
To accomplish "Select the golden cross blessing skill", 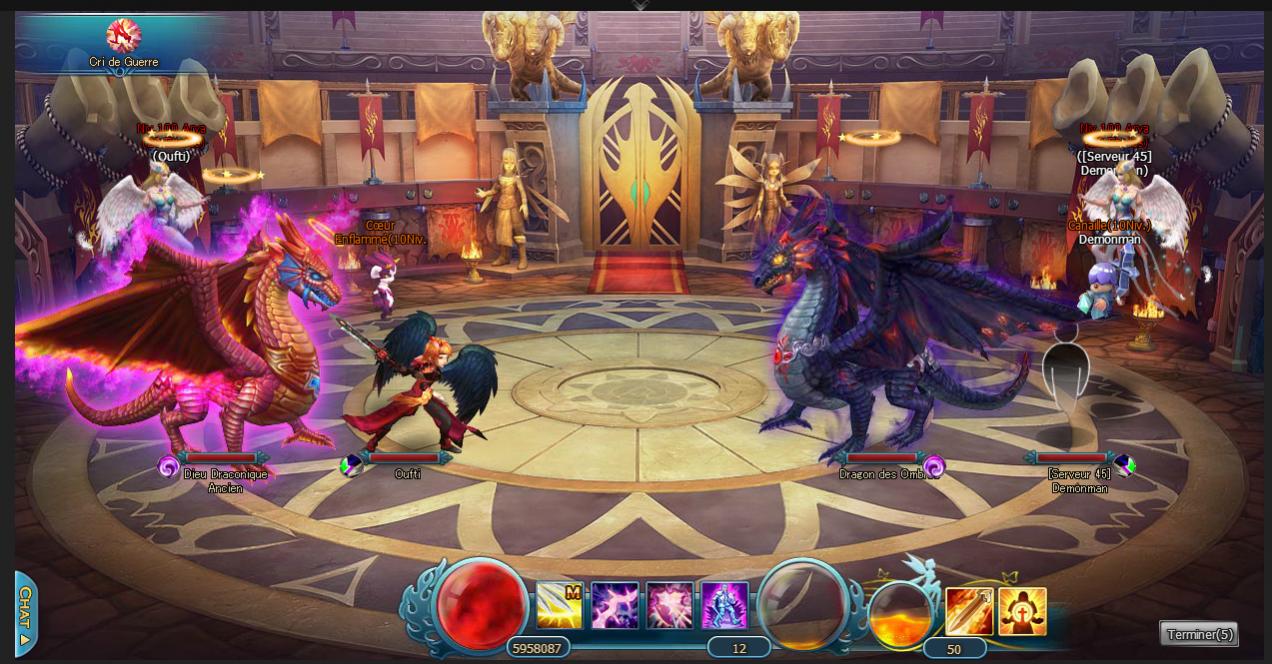I will [1022, 611].
